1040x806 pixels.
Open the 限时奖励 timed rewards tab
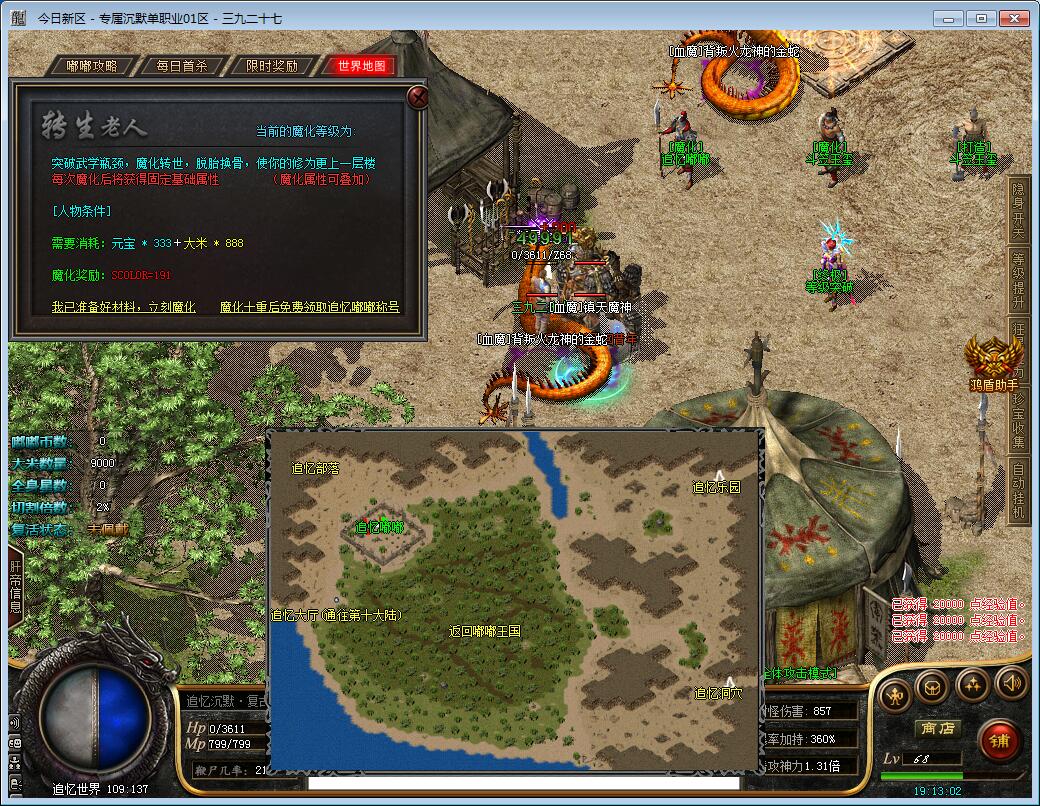pos(272,66)
